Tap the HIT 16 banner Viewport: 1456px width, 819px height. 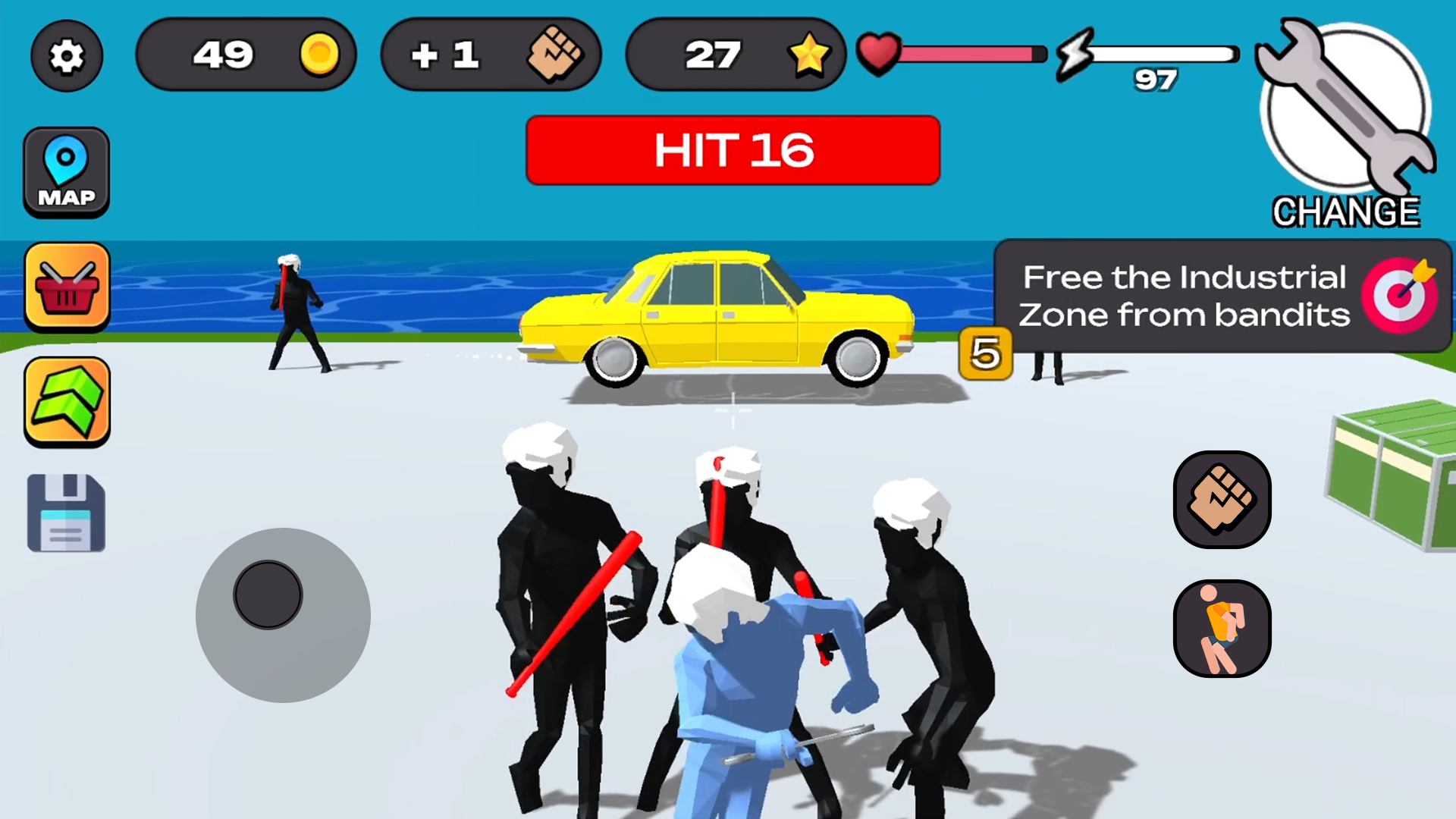click(x=733, y=150)
